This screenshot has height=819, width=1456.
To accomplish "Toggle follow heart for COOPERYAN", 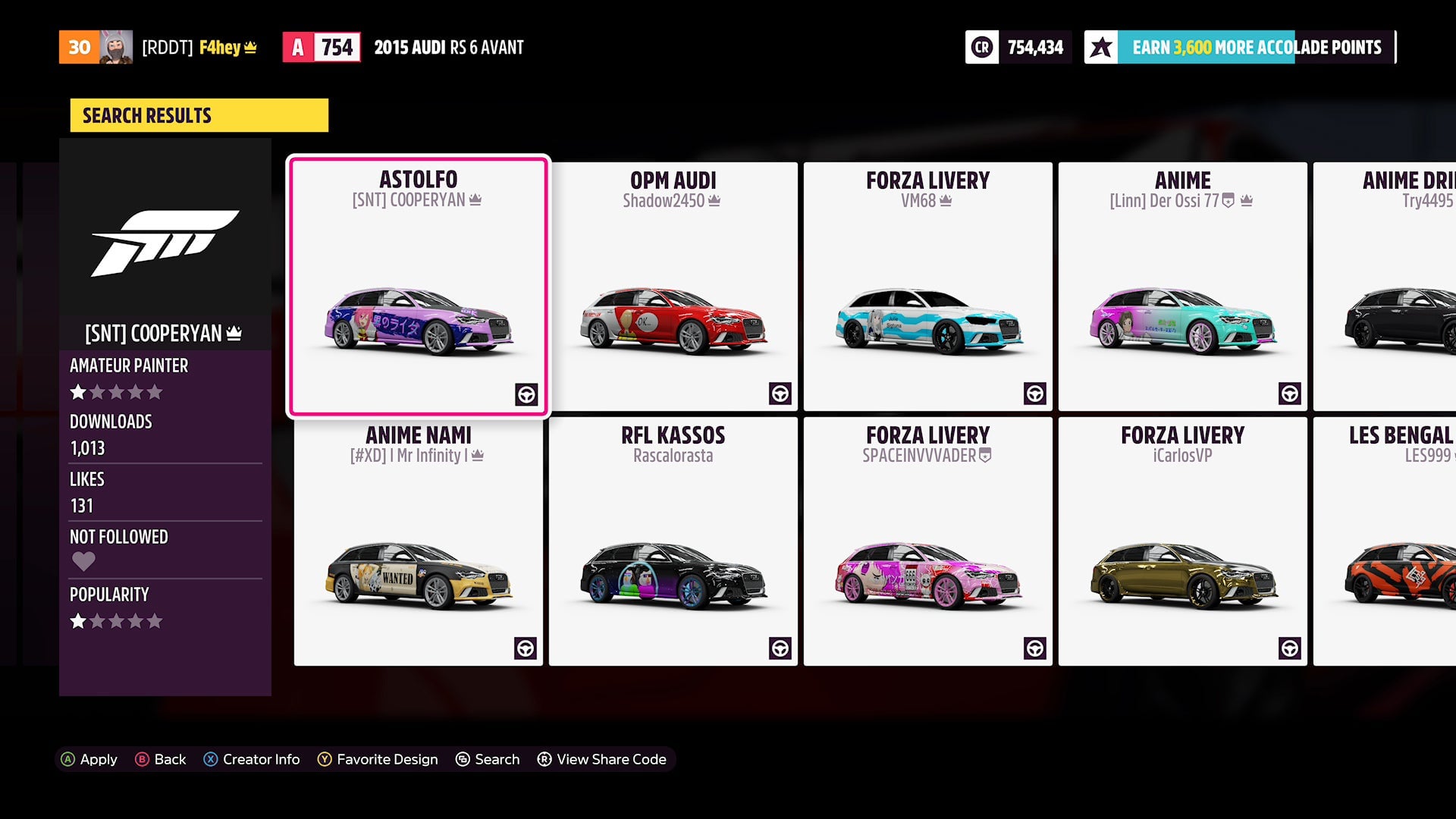I will 83,561.
